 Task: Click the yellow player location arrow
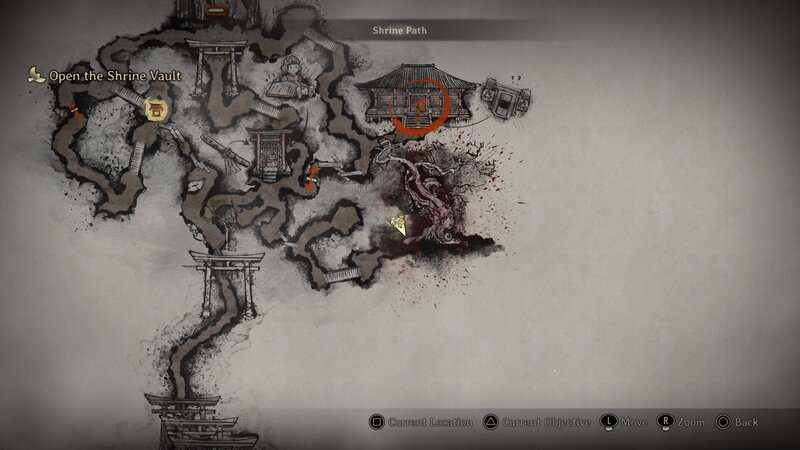(x=399, y=226)
